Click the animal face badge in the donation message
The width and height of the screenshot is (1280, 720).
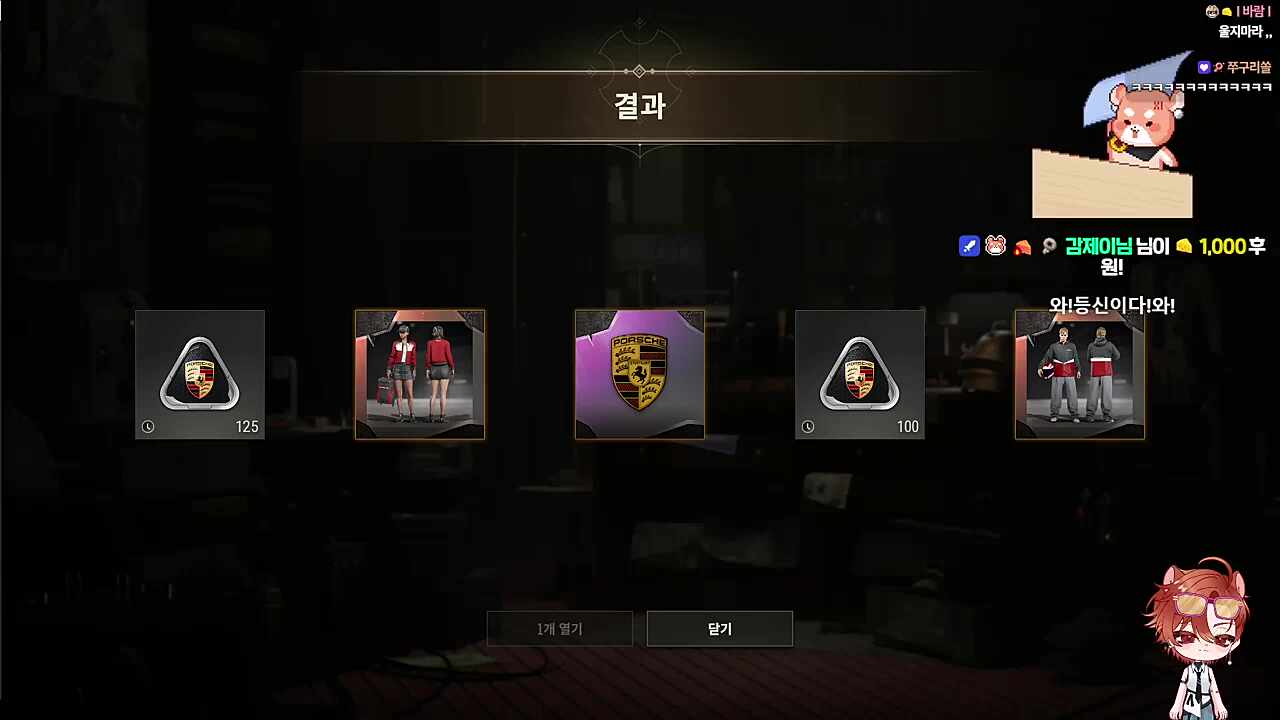tap(995, 246)
